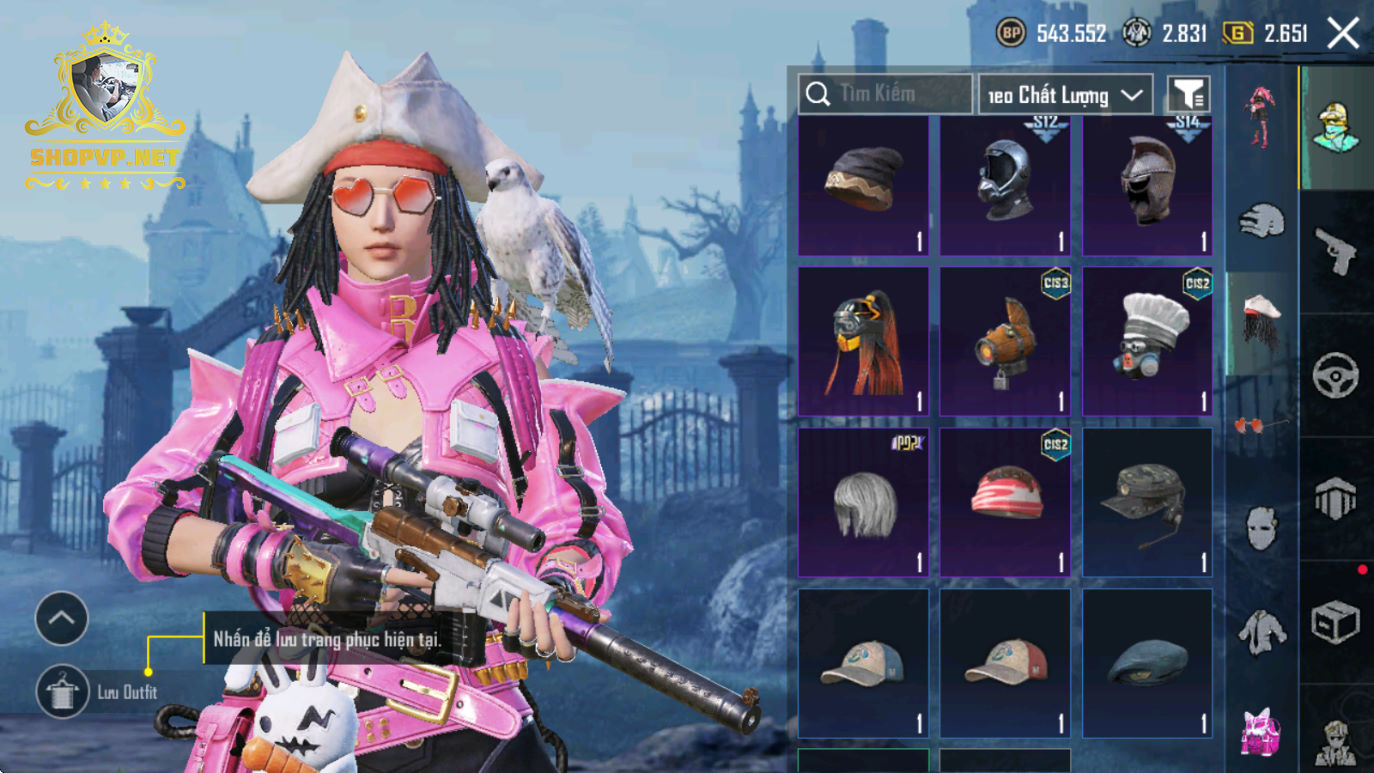
Task: Switch to the face mask category
Action: point(1261,526)
